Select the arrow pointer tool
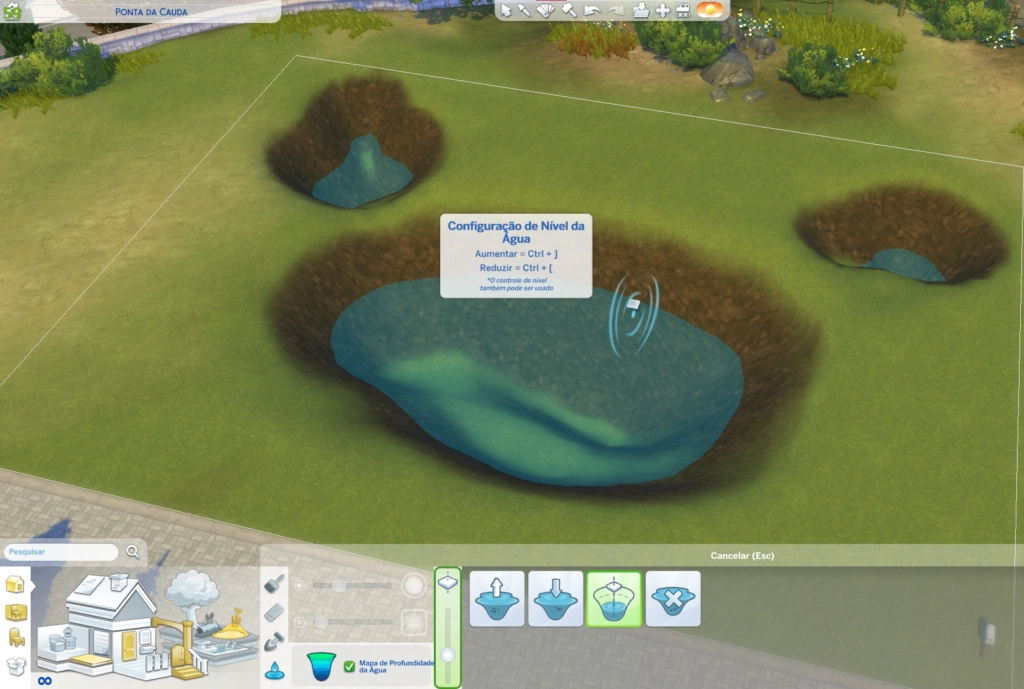This screenshot has height=689, width=1024. [x=506, y=10]
